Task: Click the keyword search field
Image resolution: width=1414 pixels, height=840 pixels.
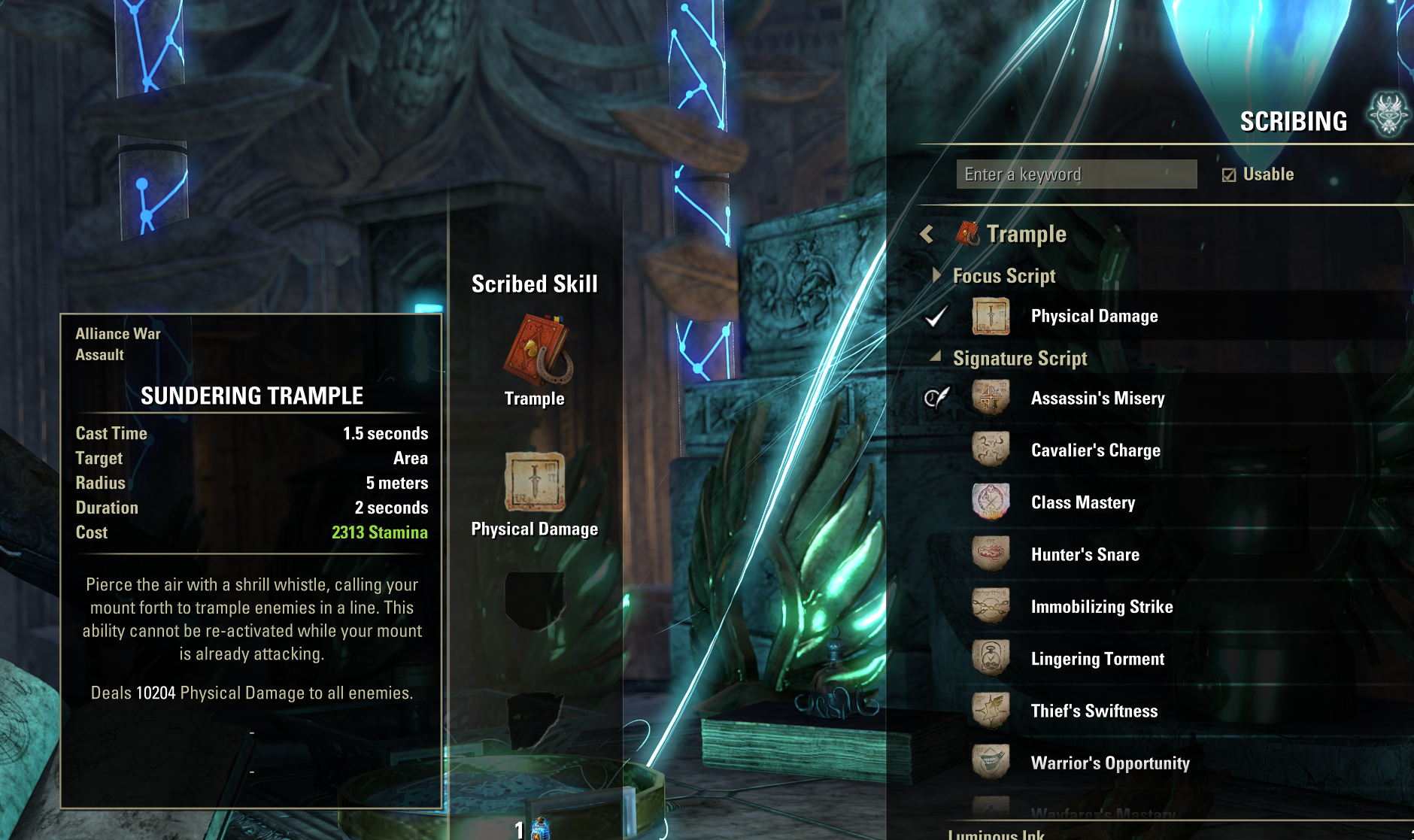Action: click(x=1076, y=174)
